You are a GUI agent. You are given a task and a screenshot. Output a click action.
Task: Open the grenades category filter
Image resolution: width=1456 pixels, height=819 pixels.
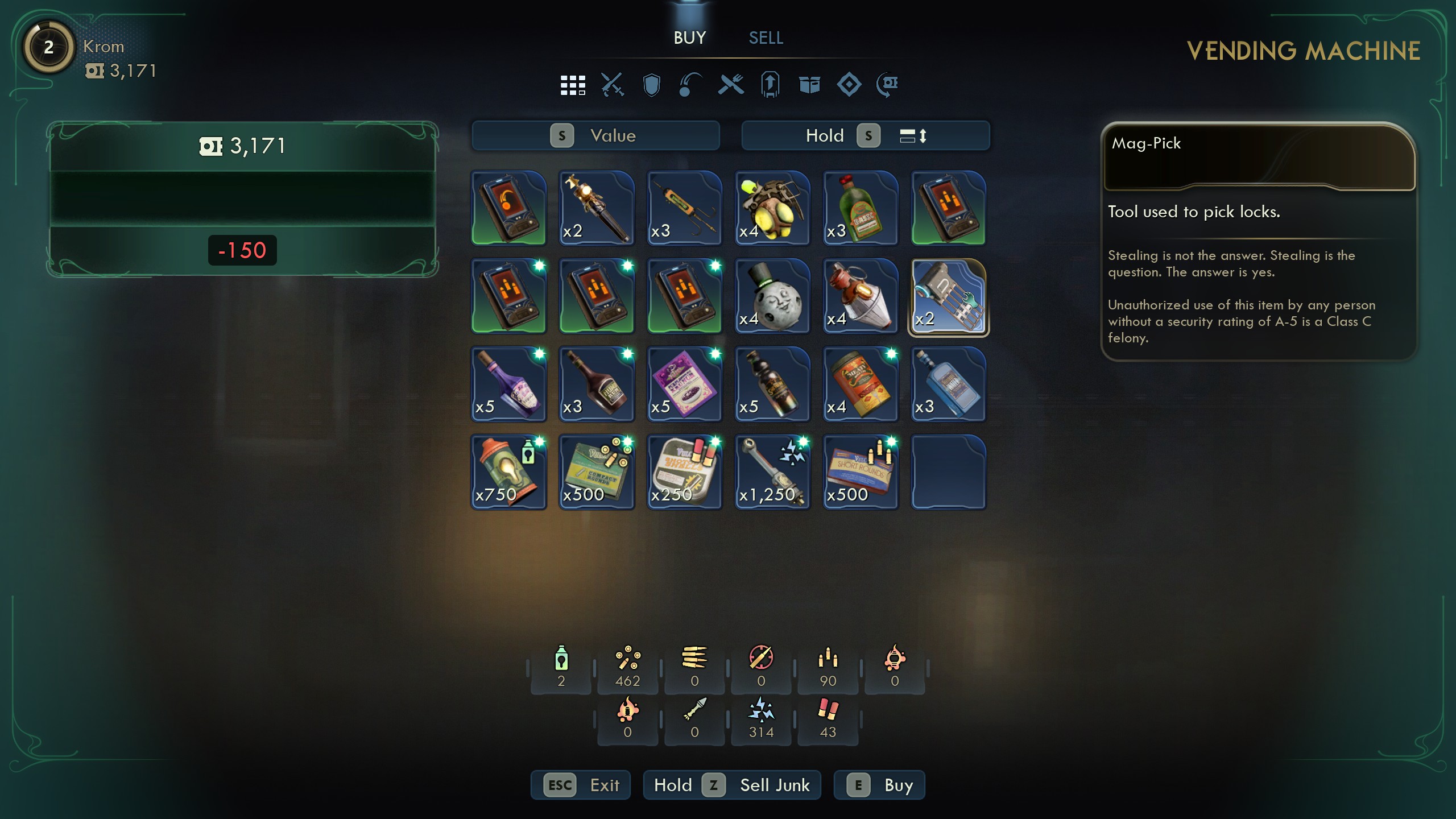691,85
